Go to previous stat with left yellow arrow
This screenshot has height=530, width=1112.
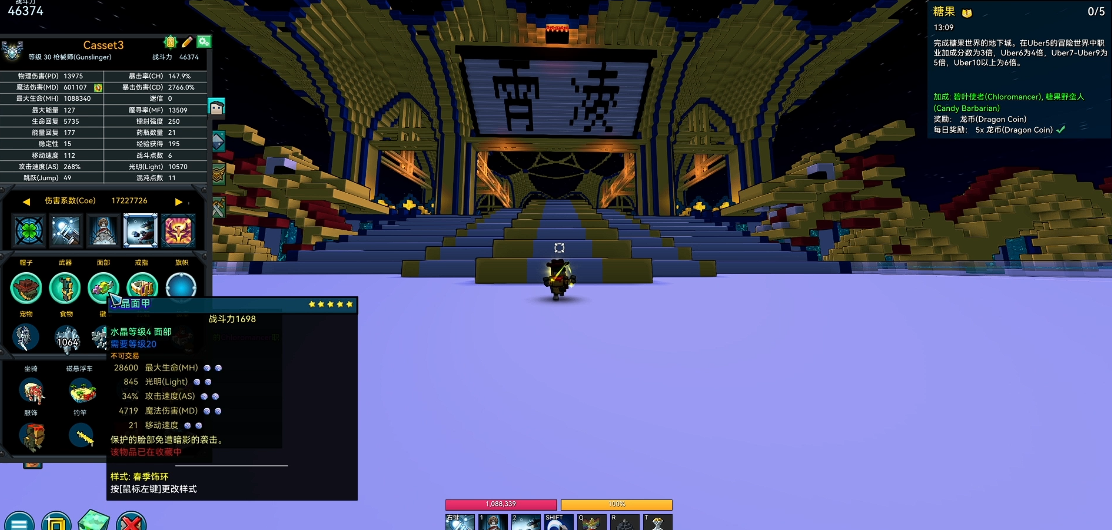point(26,201)
